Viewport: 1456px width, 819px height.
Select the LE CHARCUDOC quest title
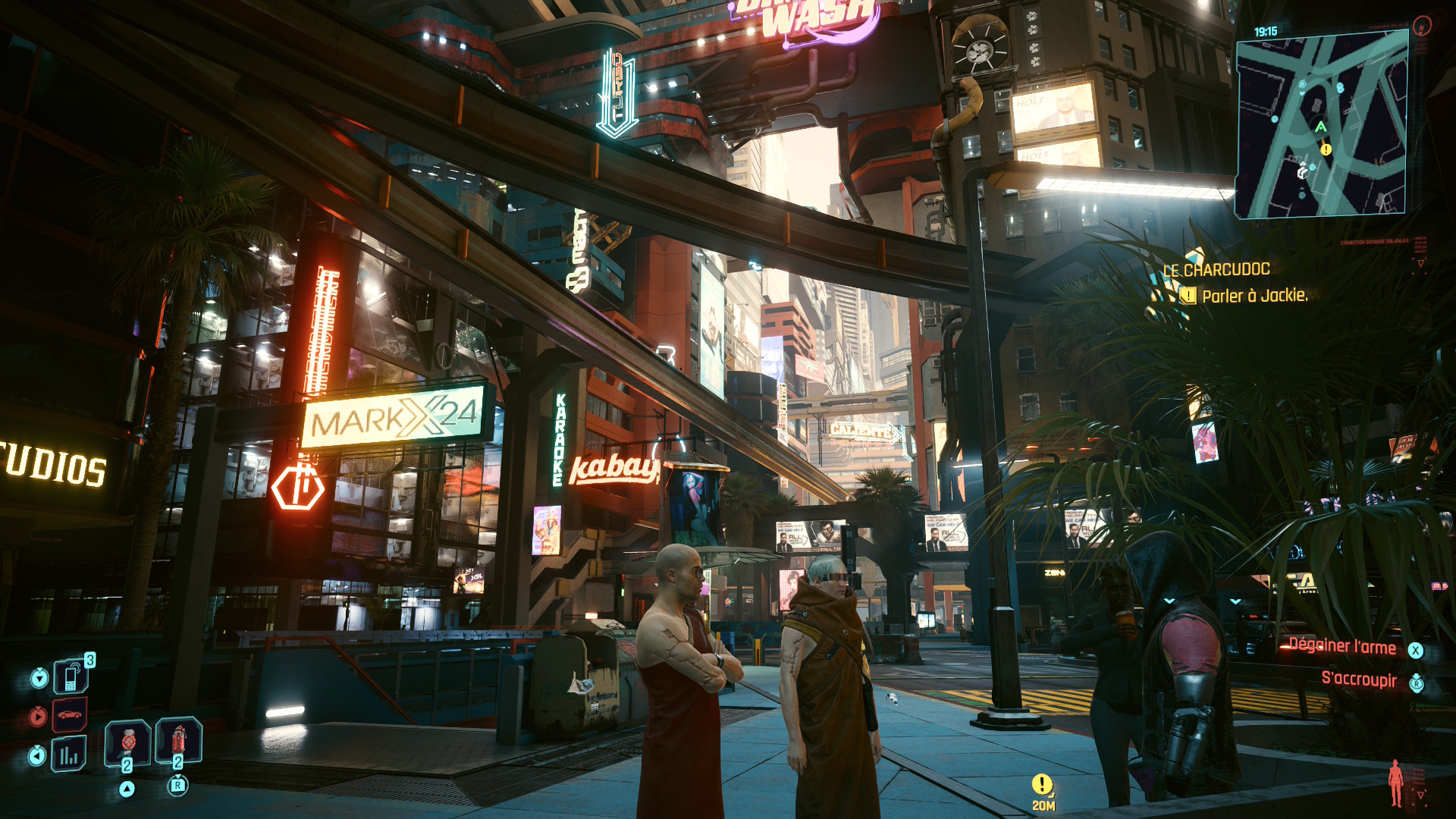(x=1216, y=269)
